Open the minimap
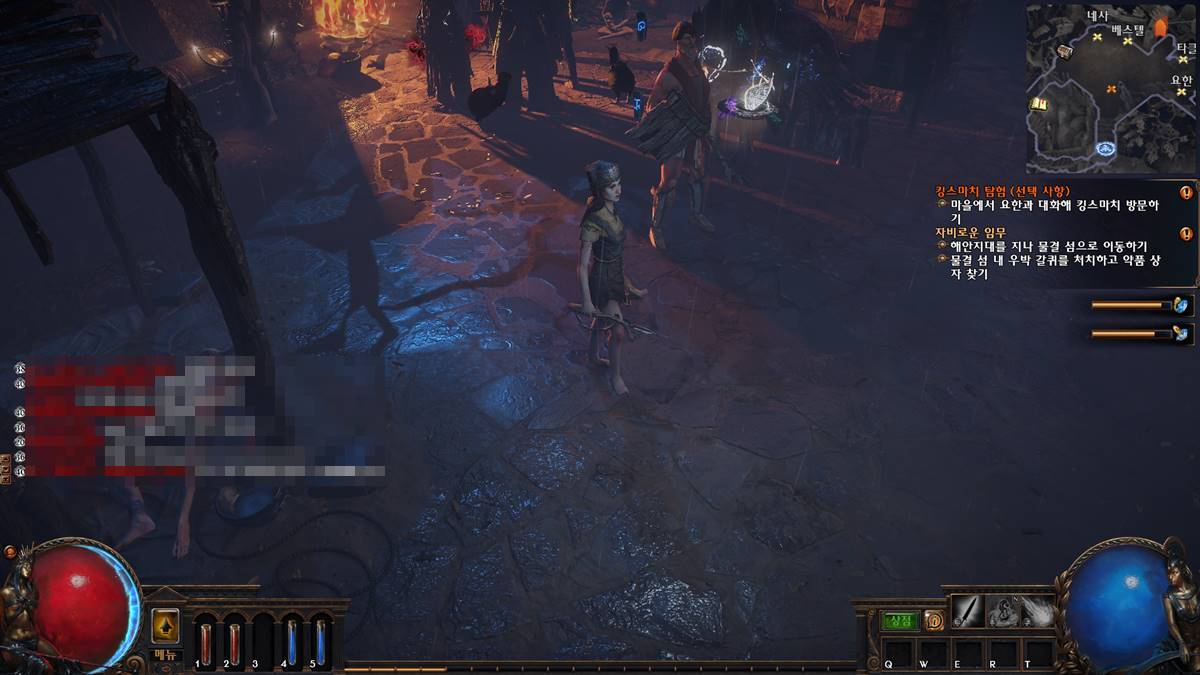Screen dimensions: 1200x675 1110,88
